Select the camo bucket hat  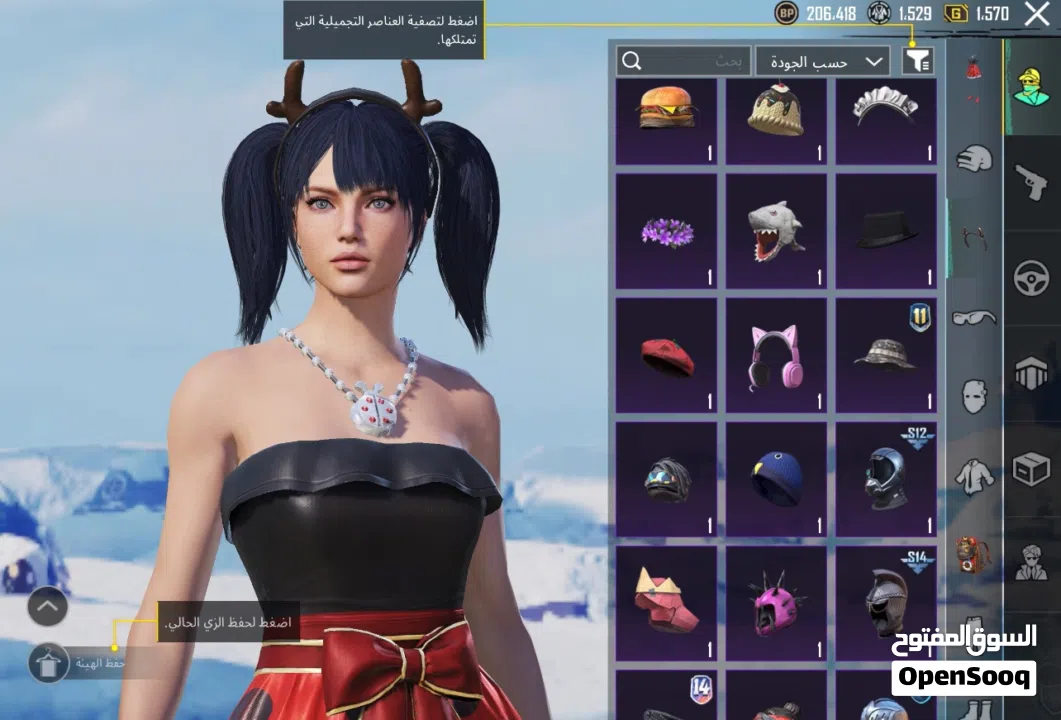(886, 355)
